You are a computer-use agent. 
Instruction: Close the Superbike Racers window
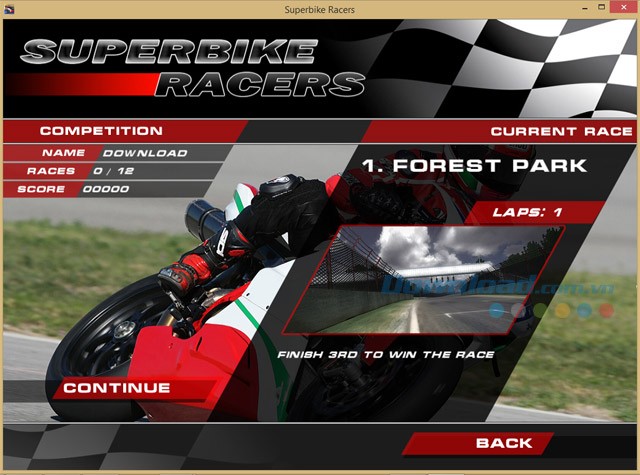[620, 9]
